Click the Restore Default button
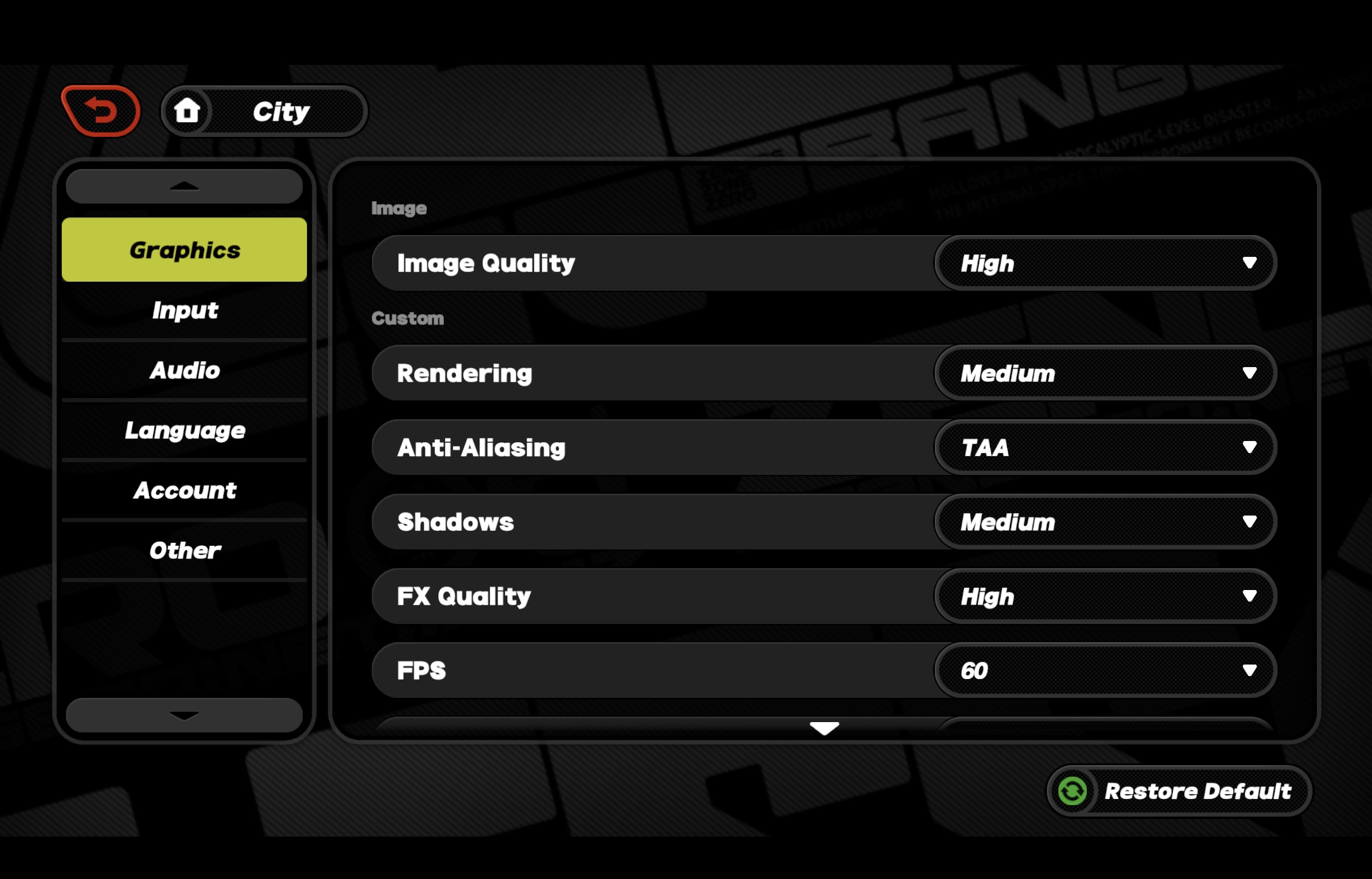 coord(1178,791)
